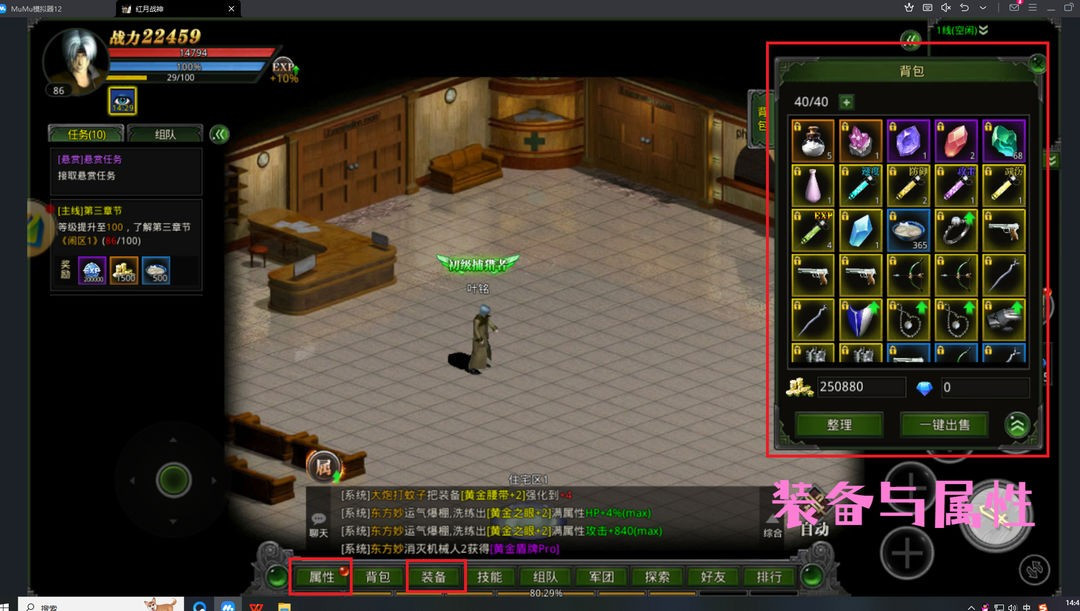Switch to the 组队 team tab

(x=165, y=134)
